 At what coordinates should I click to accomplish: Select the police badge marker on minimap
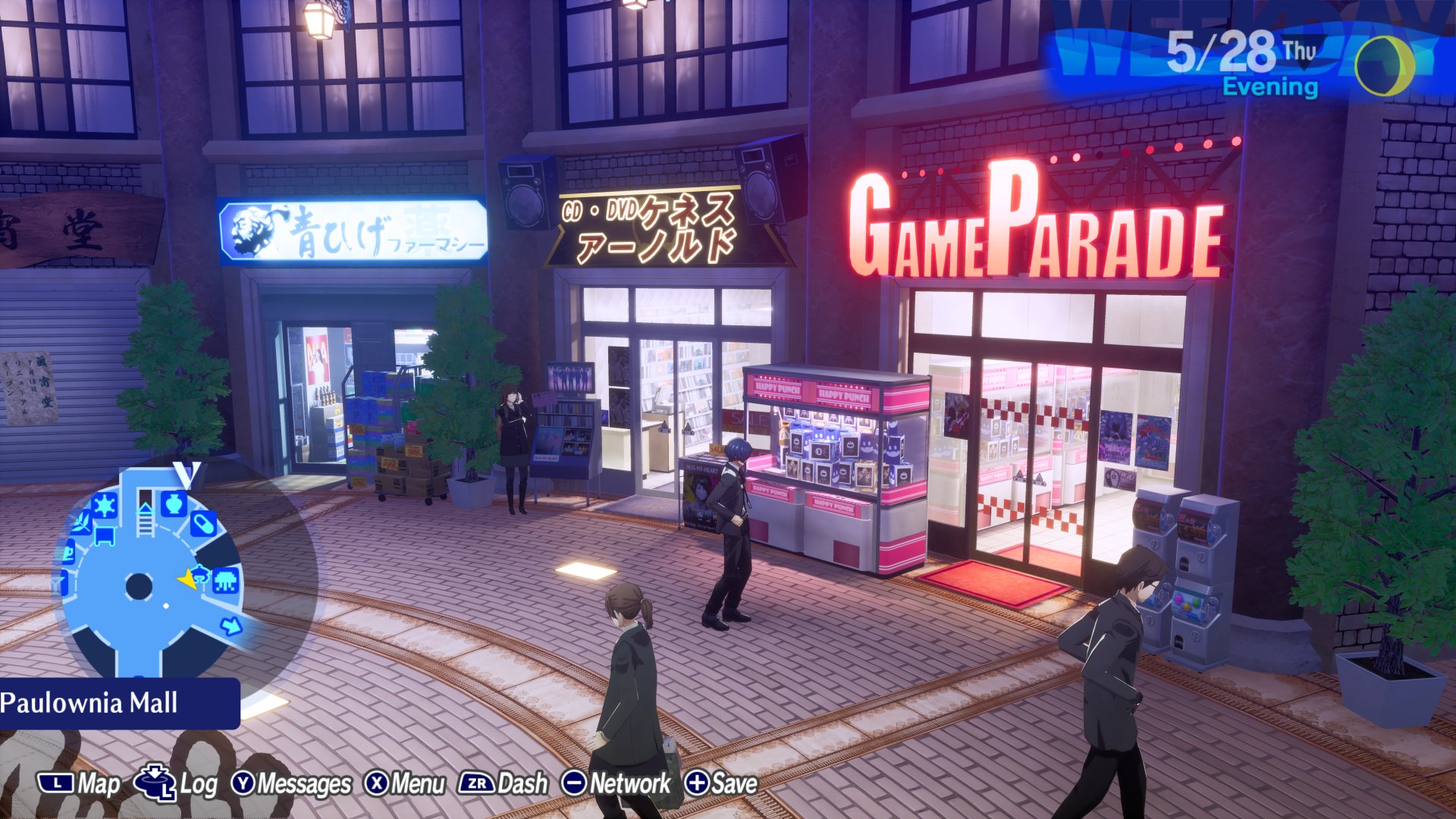click(x=104, y=504)
